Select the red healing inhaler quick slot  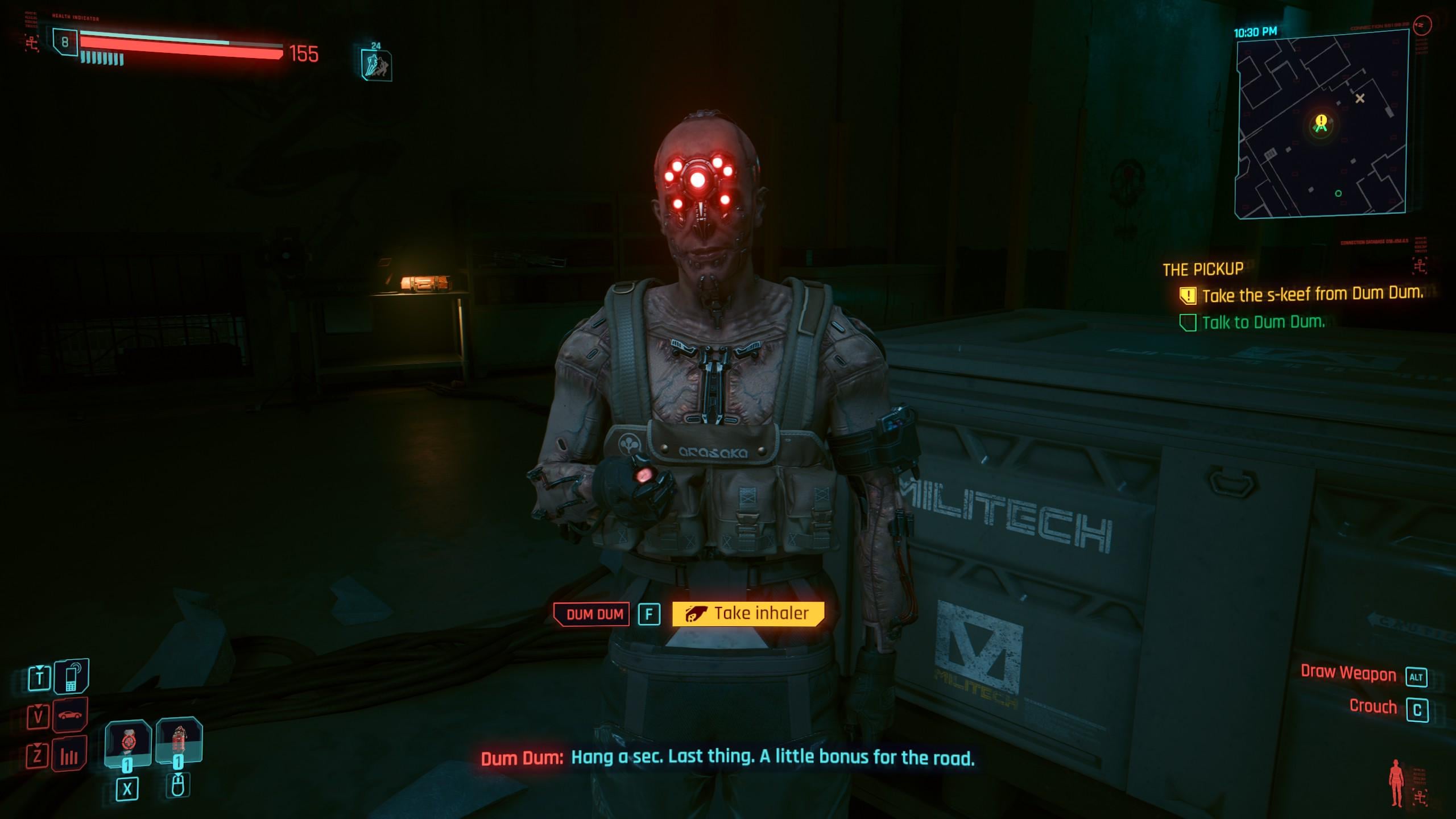pos(179,742)
